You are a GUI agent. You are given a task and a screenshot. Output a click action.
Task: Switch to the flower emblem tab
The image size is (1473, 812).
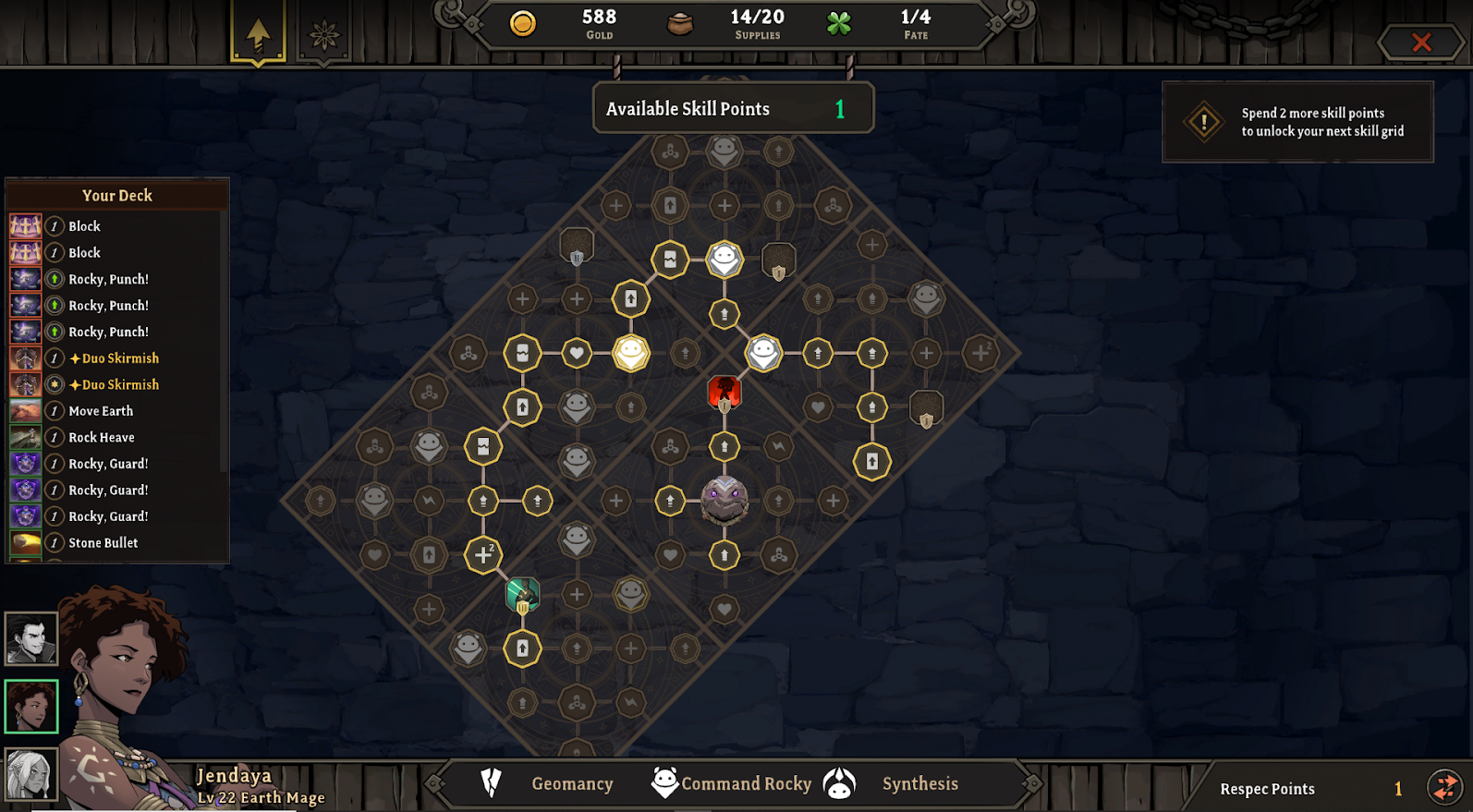[x=323, y=36]
